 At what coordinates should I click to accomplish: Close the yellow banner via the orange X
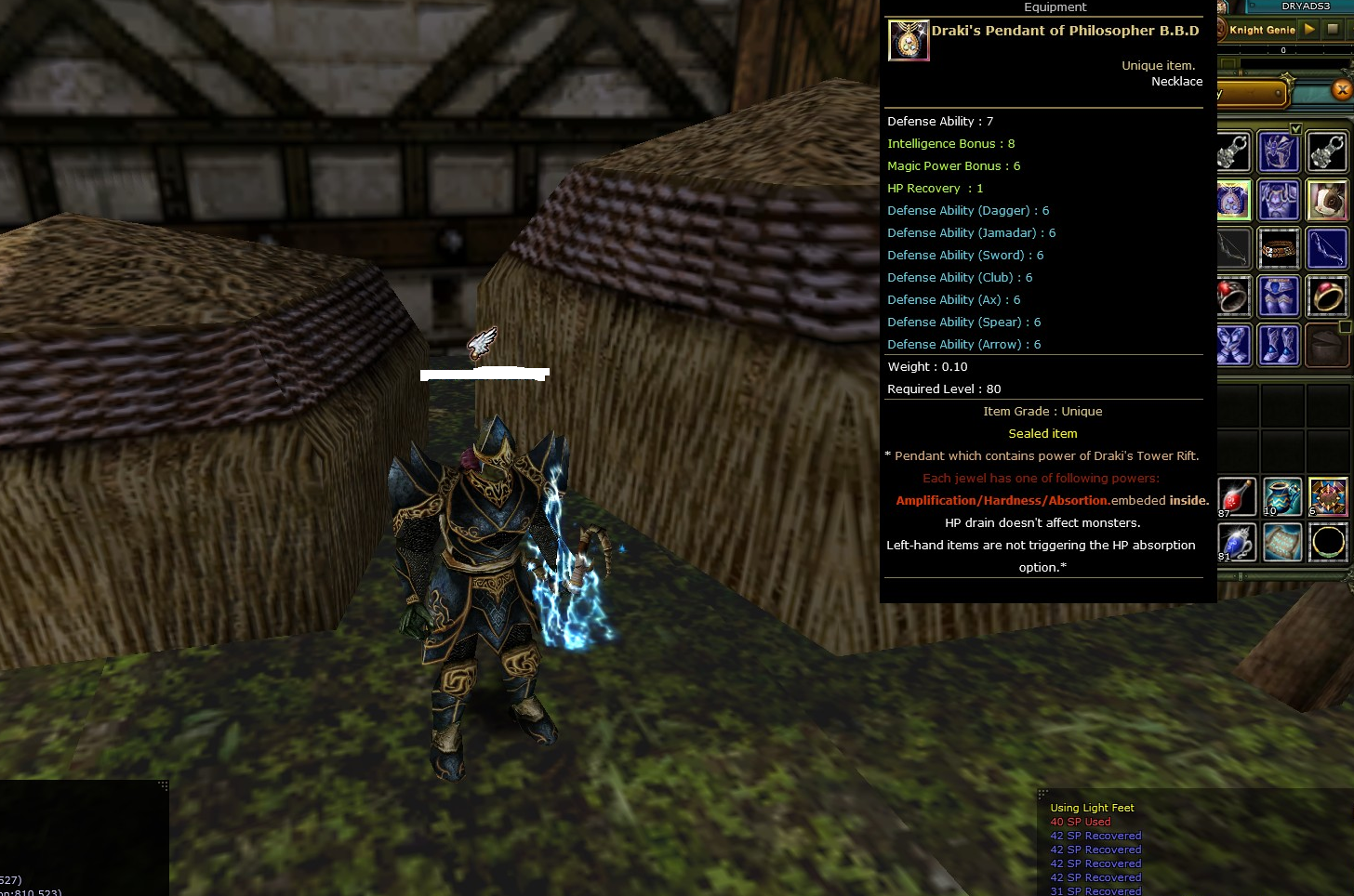coord(1342,90)
